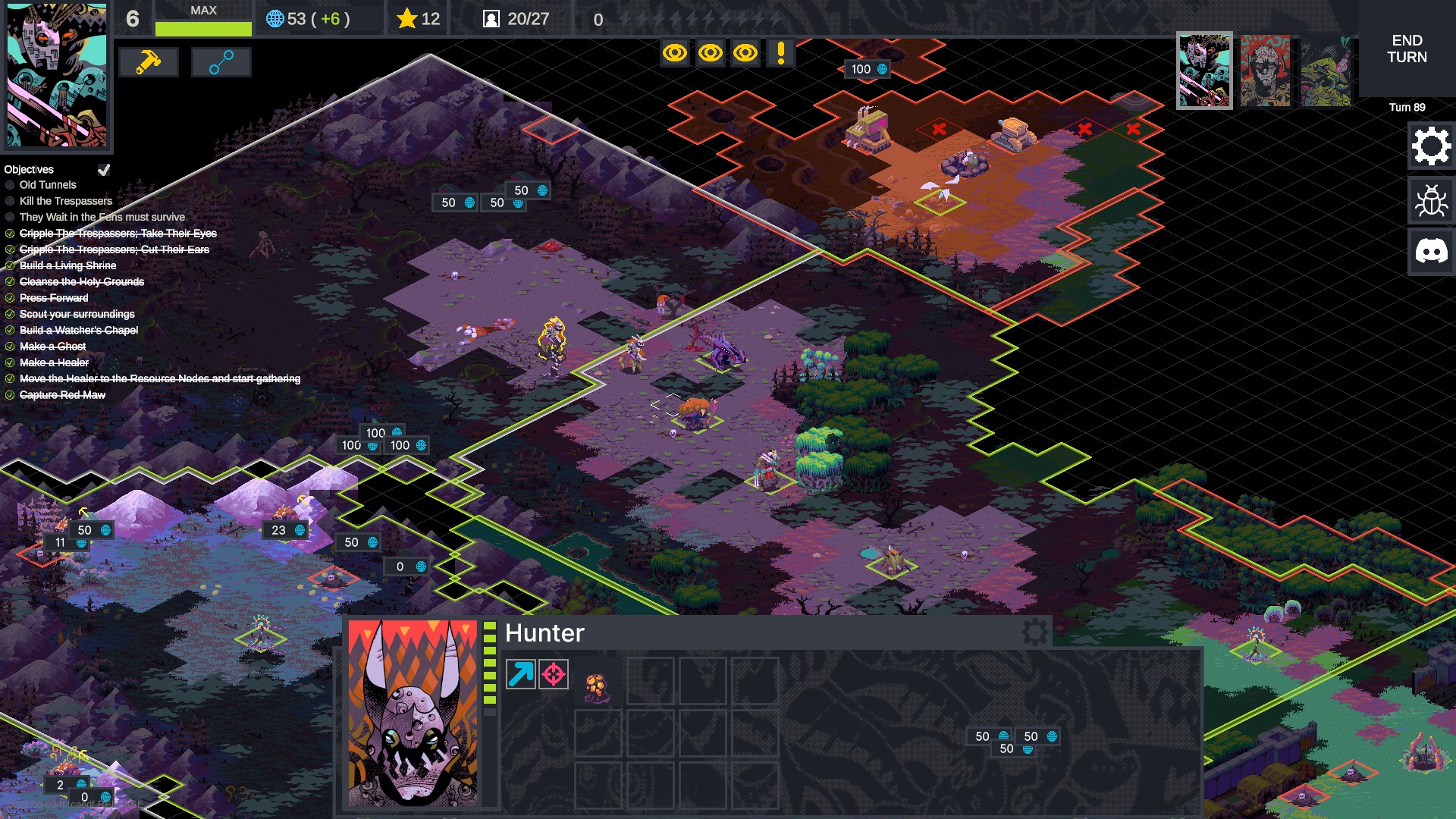Select the Kill the Trespassers objective

[x=66, y=201]
